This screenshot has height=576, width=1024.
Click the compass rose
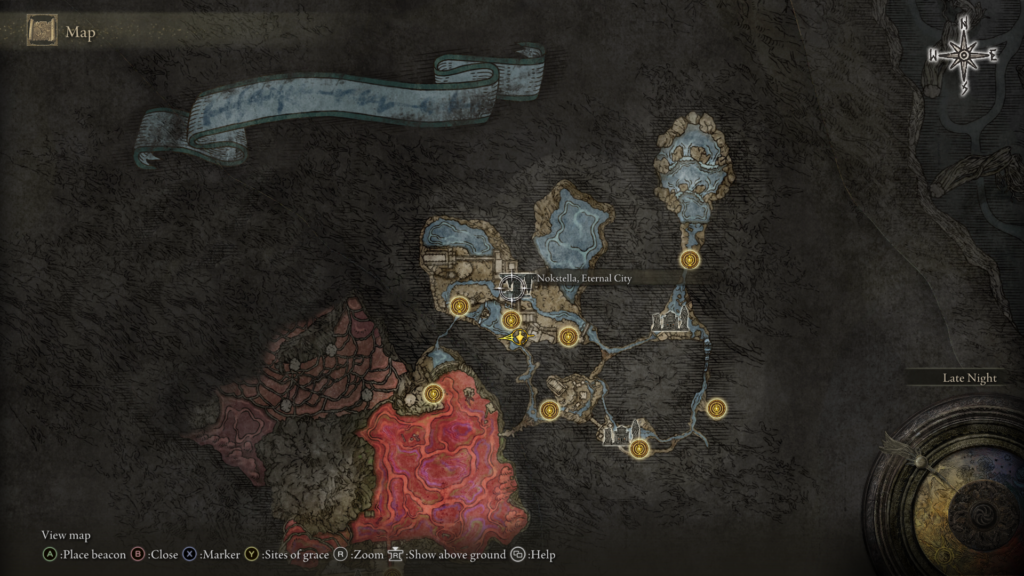(x=963, y=55)
